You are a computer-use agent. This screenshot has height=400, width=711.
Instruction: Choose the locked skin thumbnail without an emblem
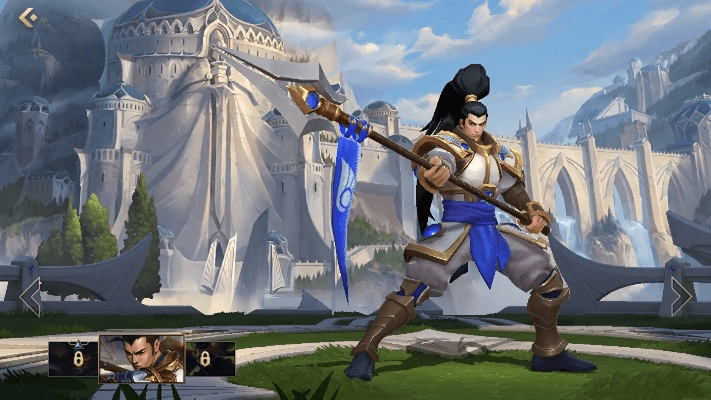(x=210, y=358)
